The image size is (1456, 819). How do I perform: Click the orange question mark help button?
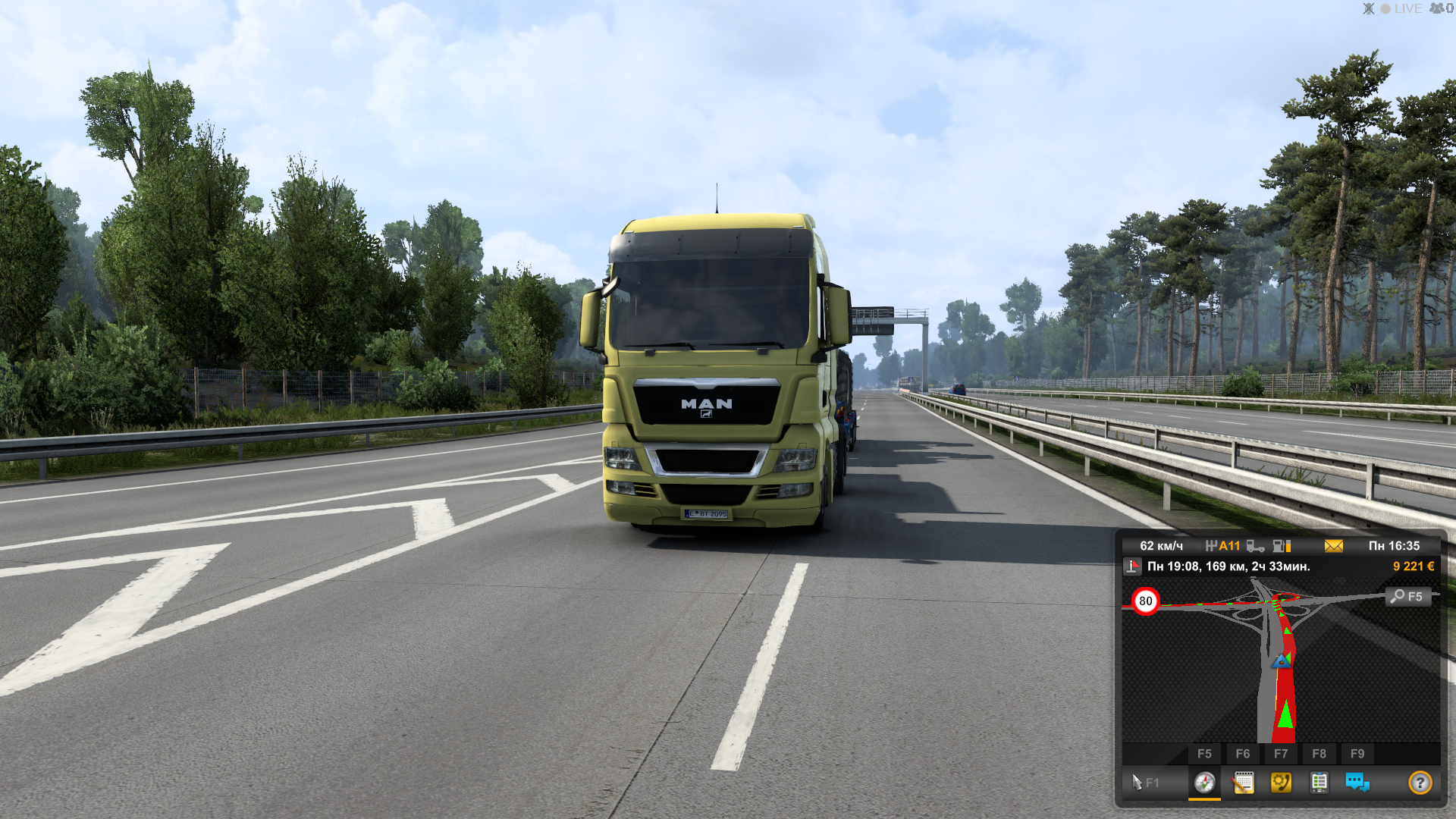[x=1420, y=782]
